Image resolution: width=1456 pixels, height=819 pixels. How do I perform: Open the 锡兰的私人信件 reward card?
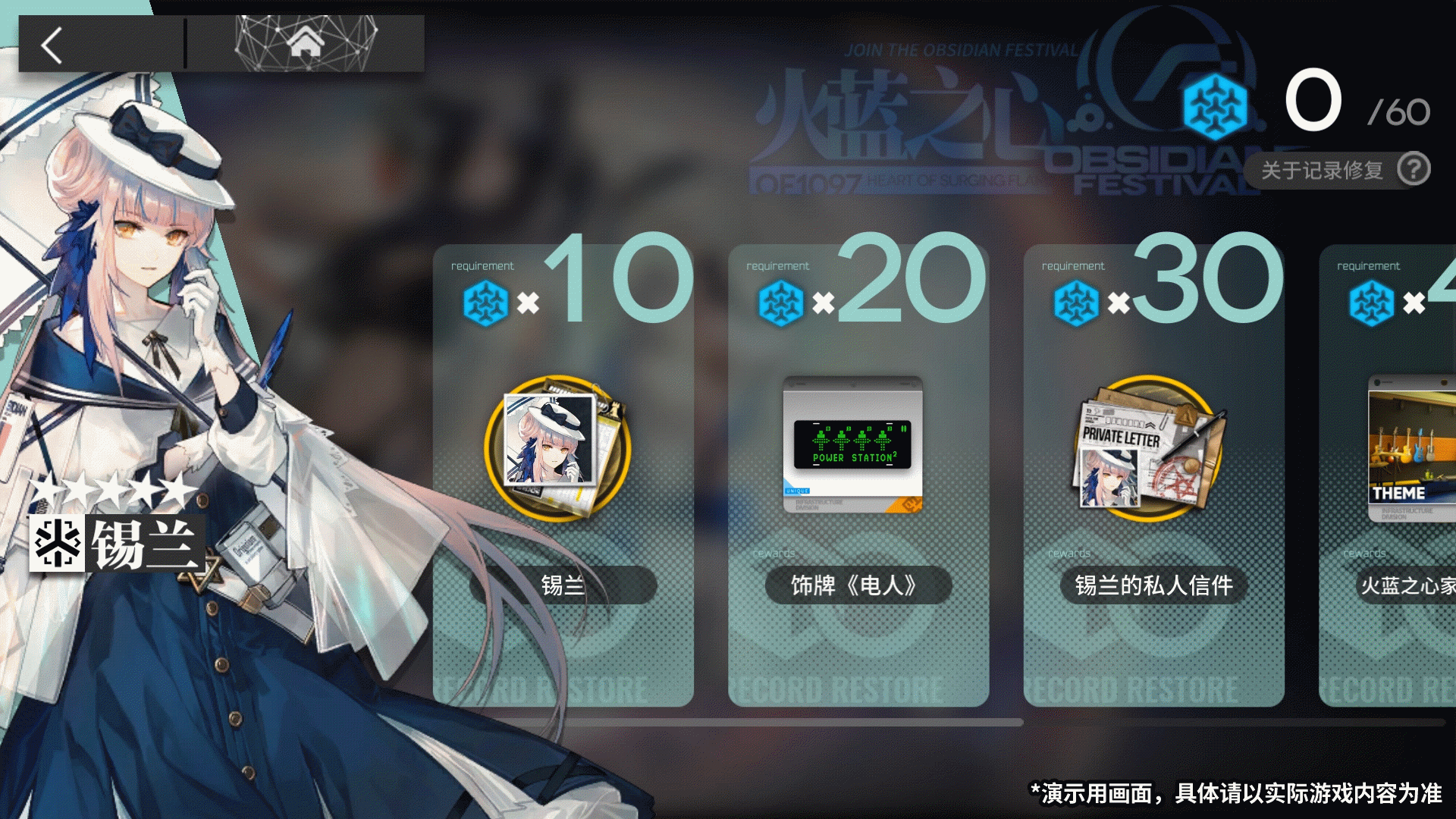(x=1153, y=478)
